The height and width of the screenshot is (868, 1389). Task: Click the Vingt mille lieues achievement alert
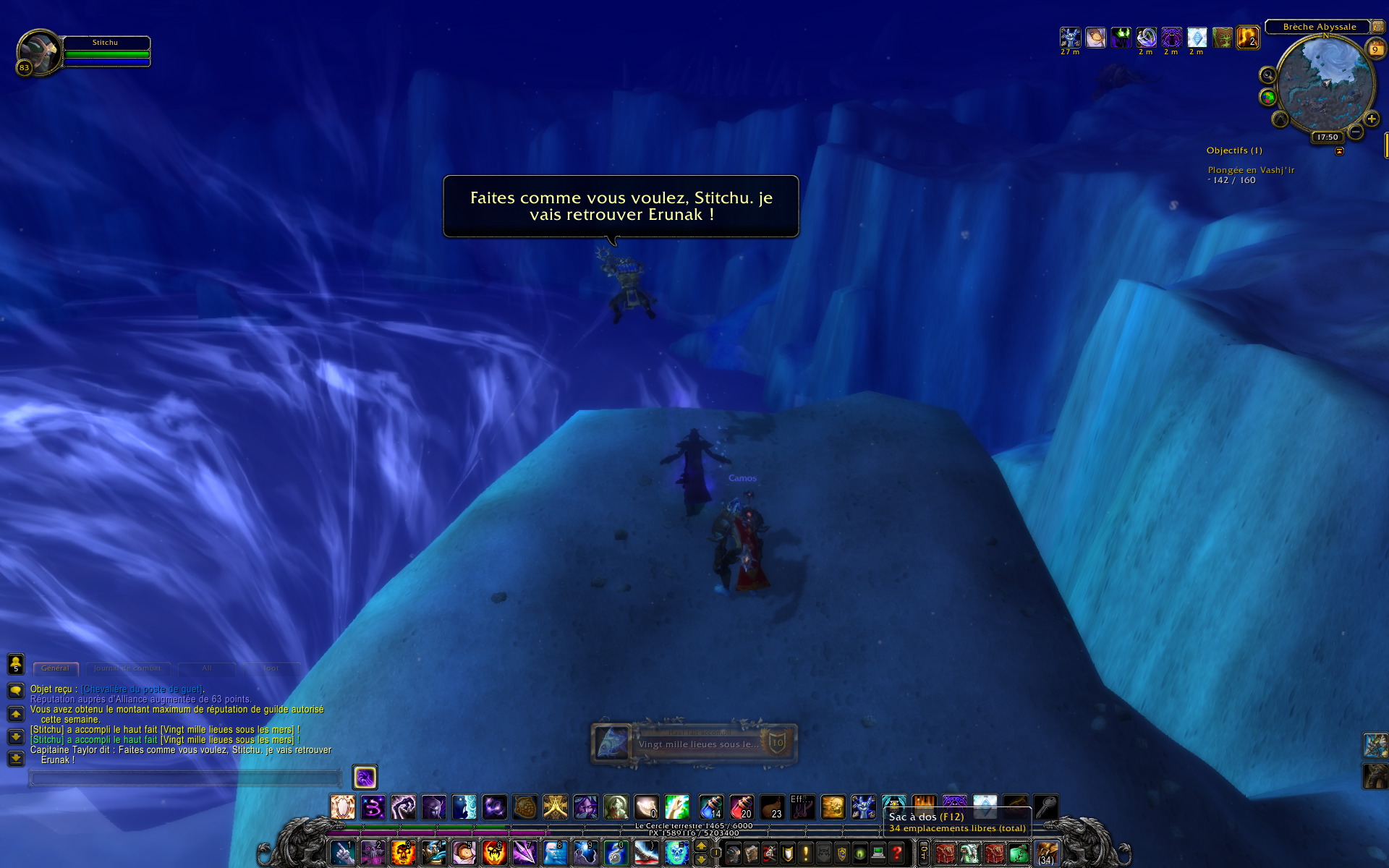tap(694, 744)
